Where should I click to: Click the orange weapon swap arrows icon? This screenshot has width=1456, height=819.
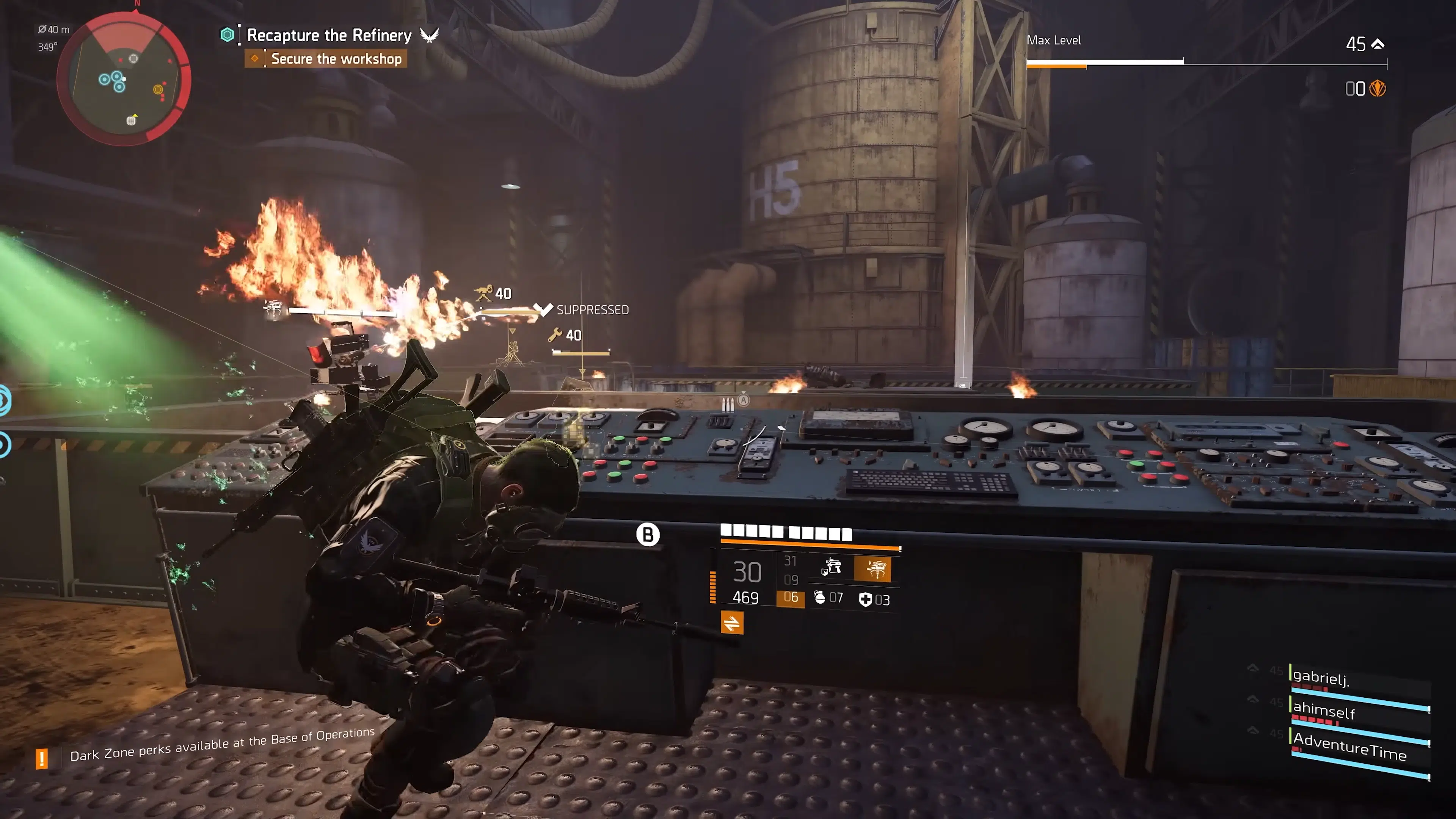732,623
